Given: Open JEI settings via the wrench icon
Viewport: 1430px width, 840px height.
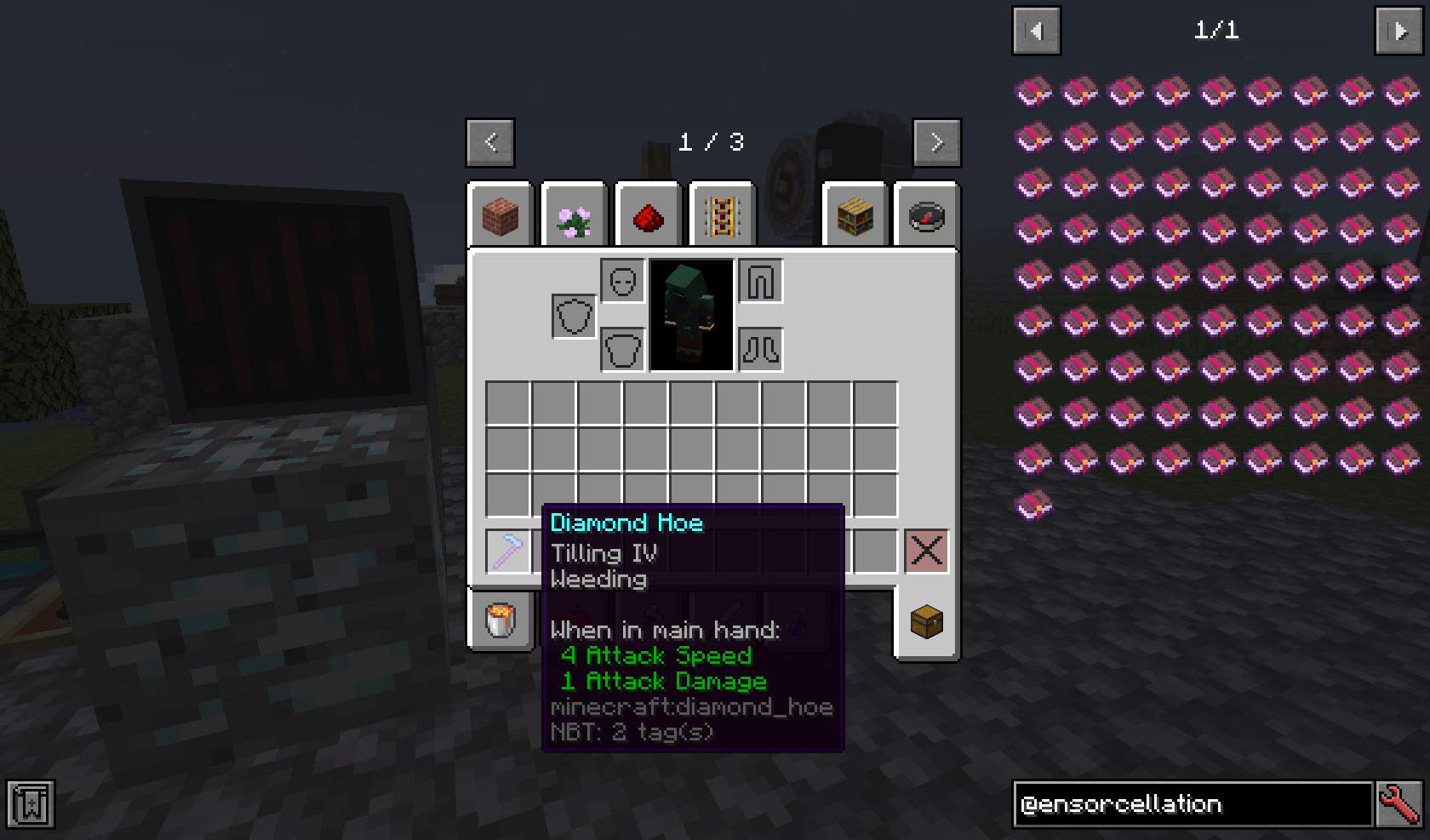Looking at the screenshot, I should click(x=1399, y=804).
